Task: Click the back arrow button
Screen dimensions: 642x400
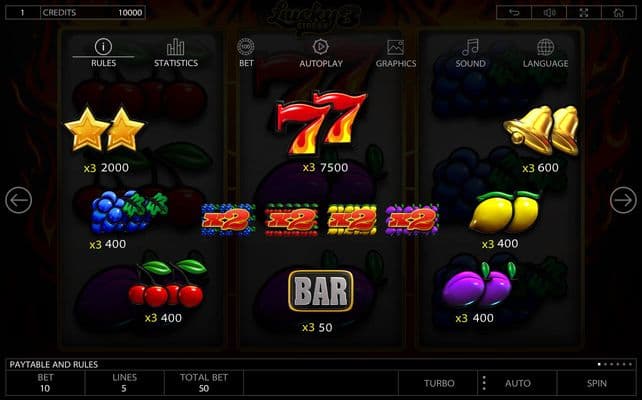Action: (513, 13)
